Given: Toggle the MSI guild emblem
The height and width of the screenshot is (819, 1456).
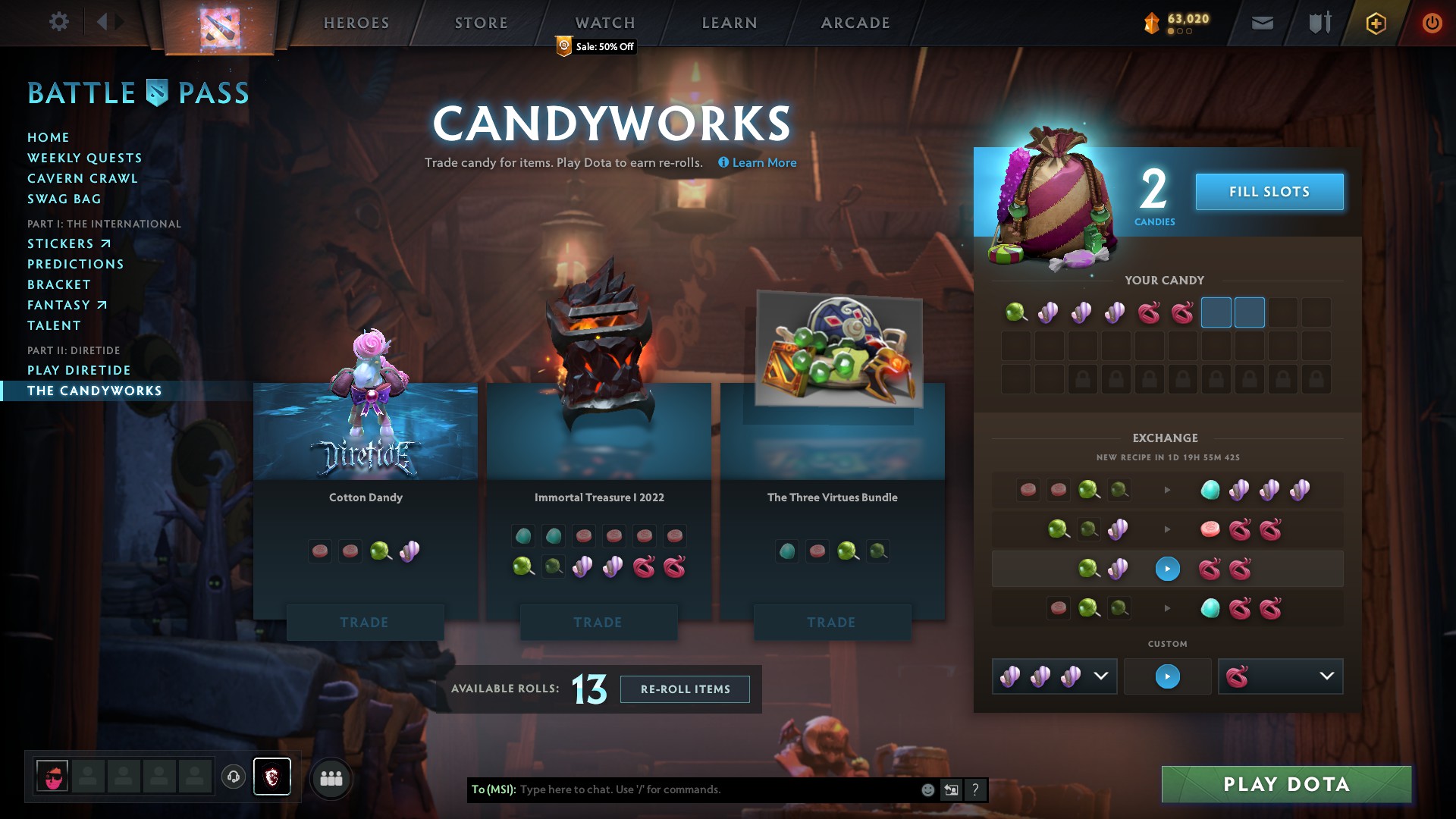Looking at the screenshot, I should [272, 777].
